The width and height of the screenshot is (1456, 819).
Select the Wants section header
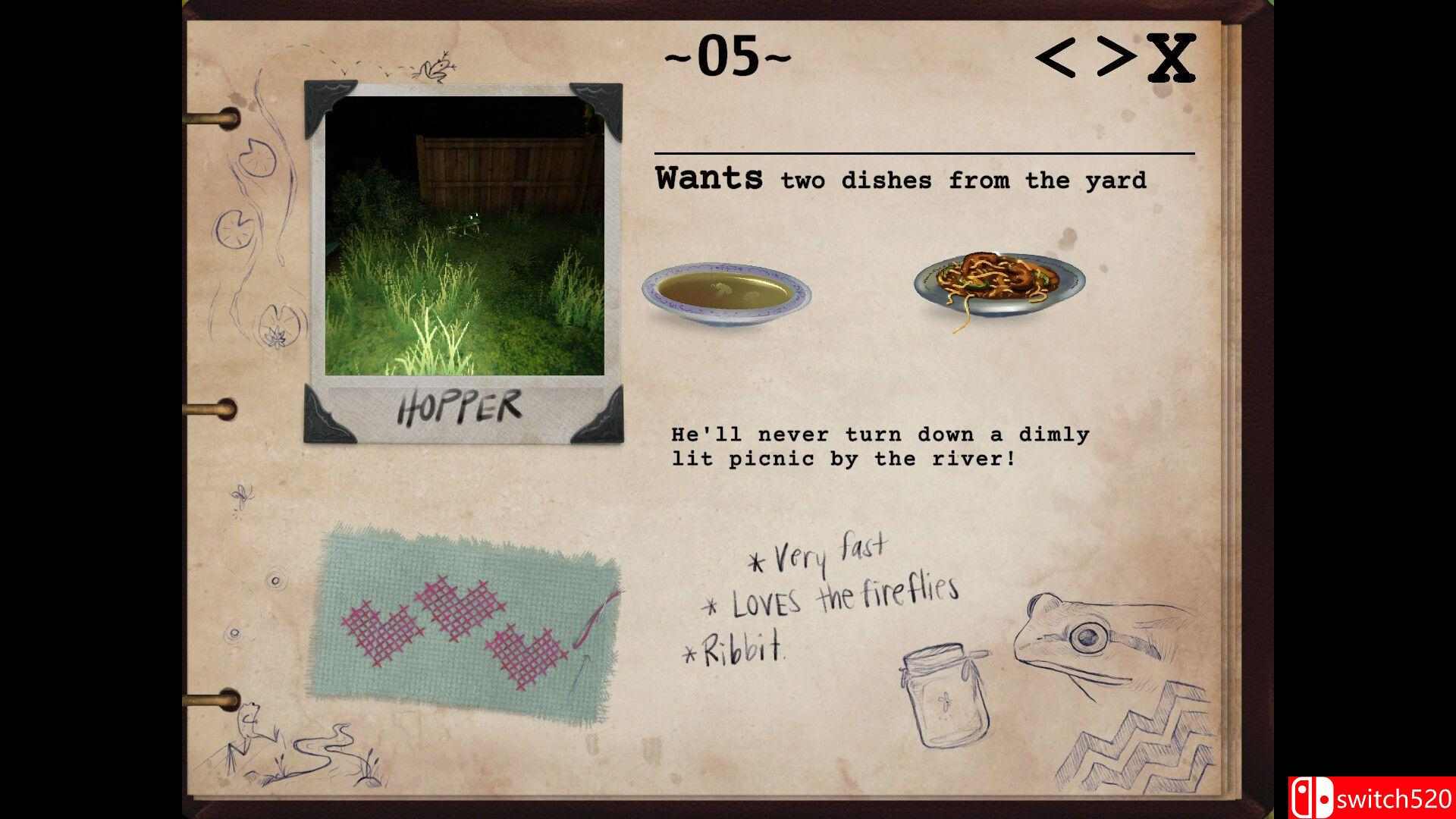tap(710, 178)
